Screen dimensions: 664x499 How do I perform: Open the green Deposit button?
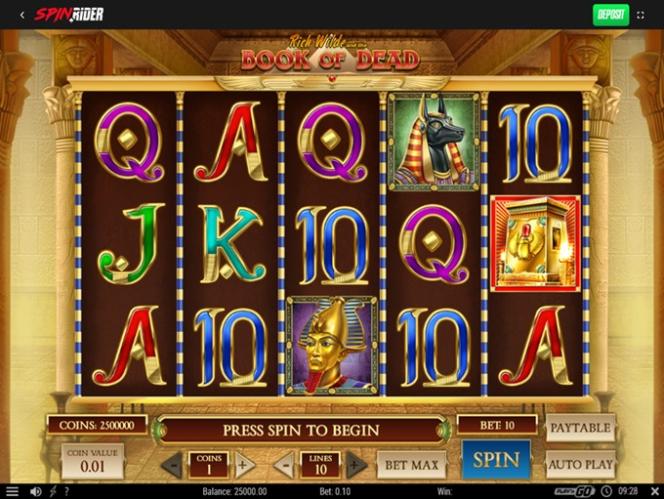[x=610, y=14]
